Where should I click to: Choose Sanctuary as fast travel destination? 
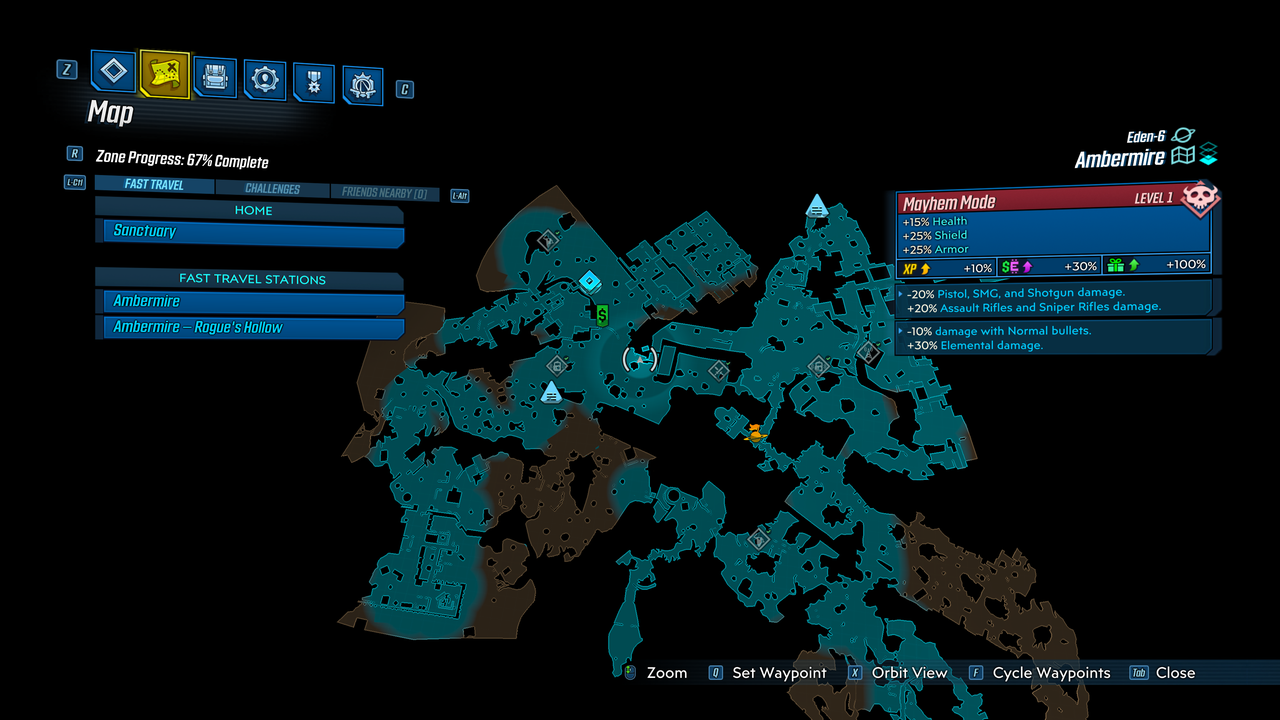click(250, 232)
